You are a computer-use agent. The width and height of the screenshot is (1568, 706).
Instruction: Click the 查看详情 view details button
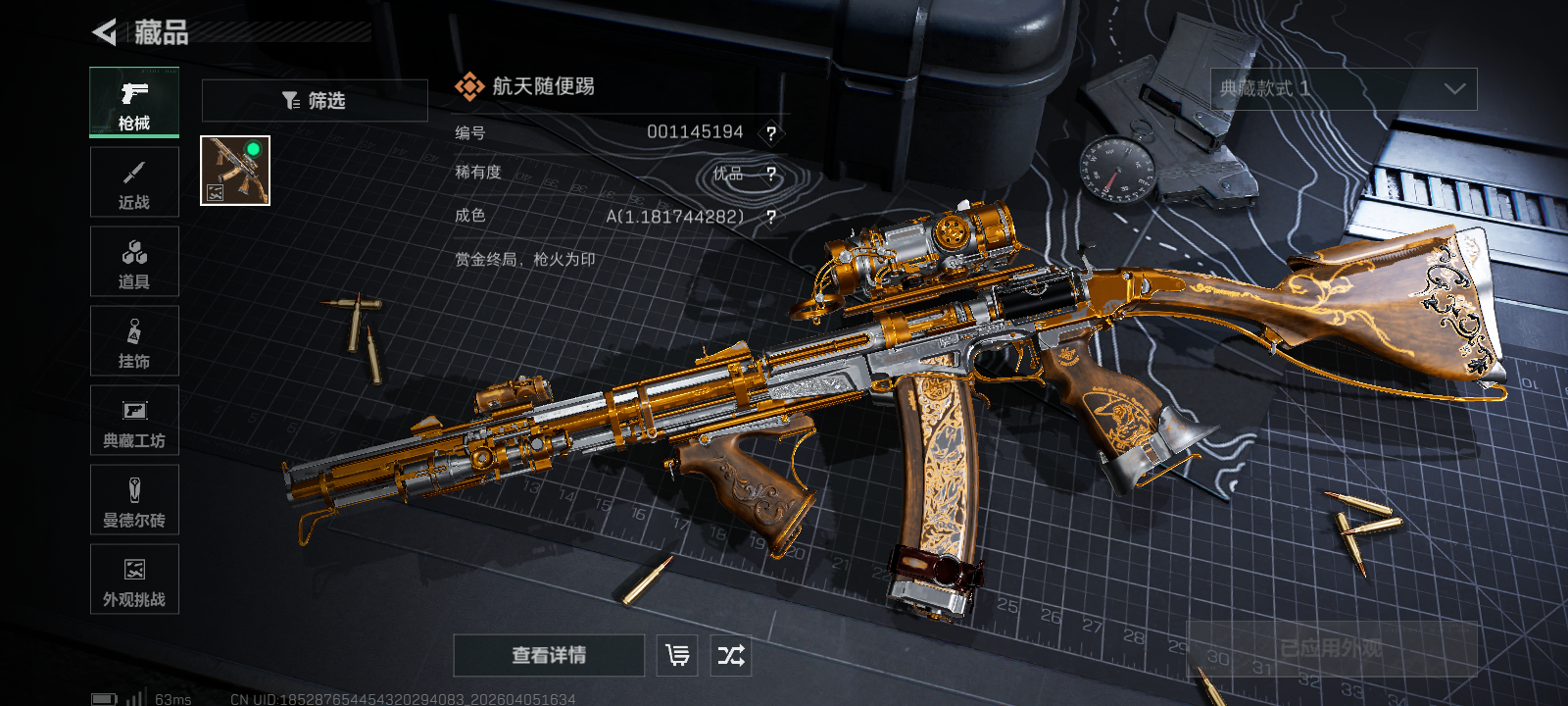549,655
